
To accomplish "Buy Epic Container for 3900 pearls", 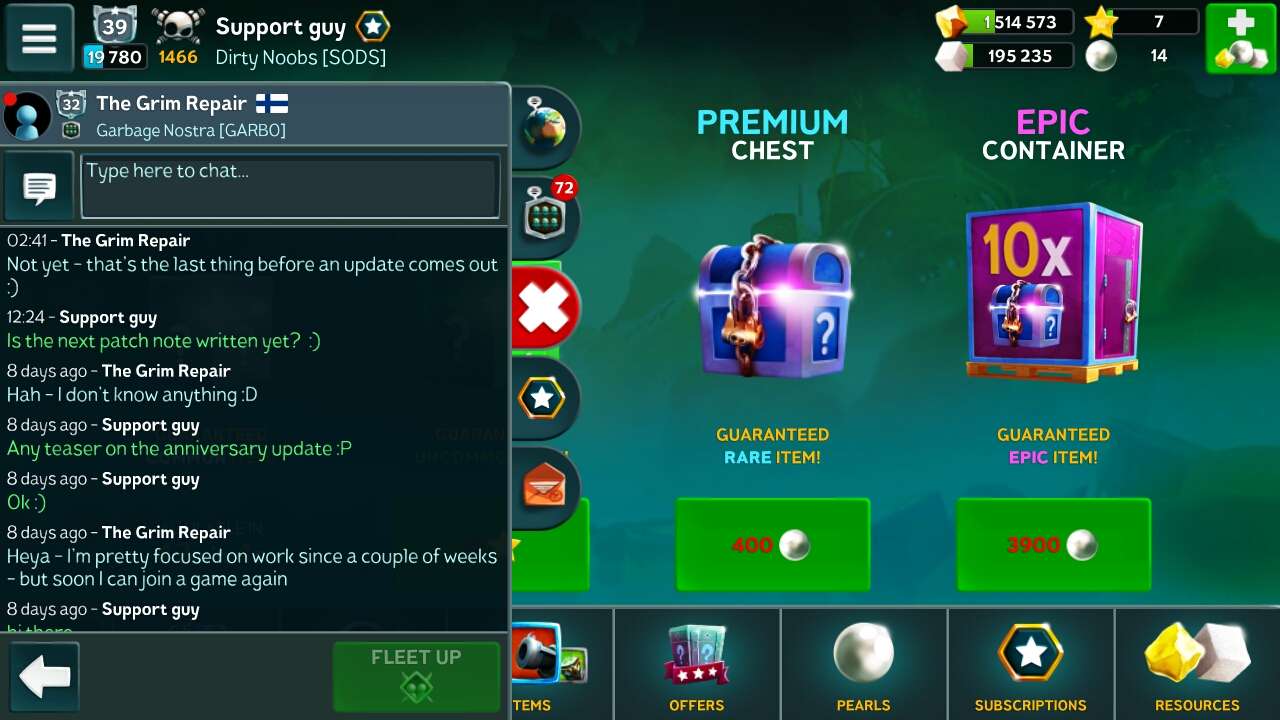I will [x=1053, y=545].
